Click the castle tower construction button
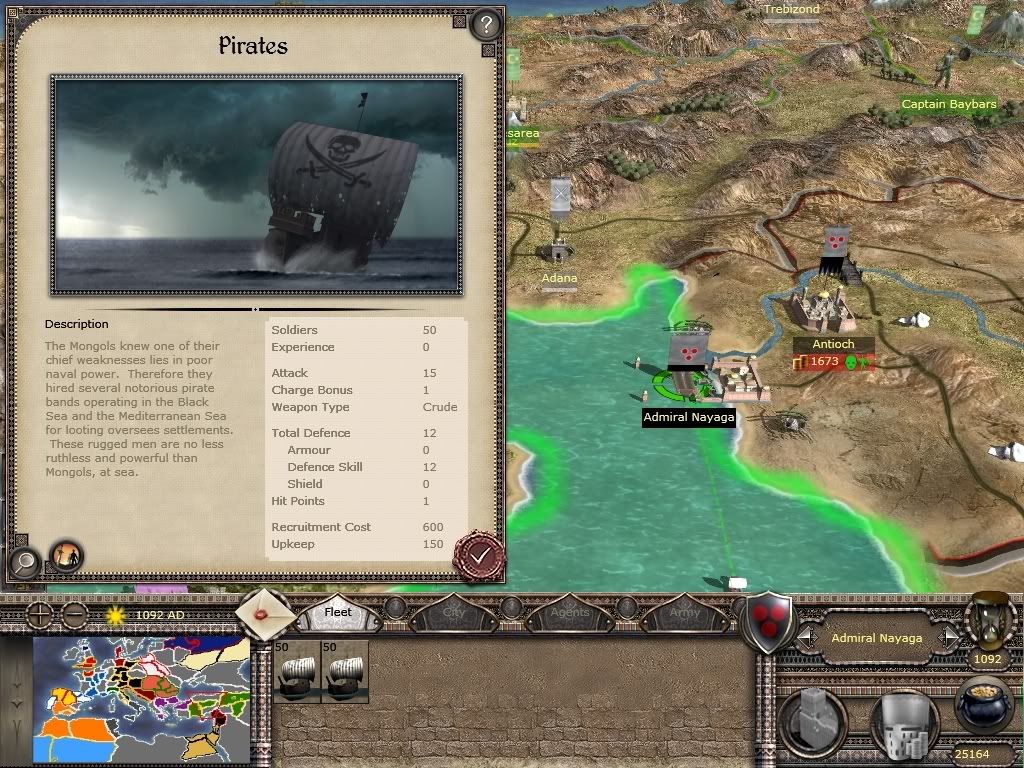The width and height of the screenshot is (1024, 768). [813, 720]
